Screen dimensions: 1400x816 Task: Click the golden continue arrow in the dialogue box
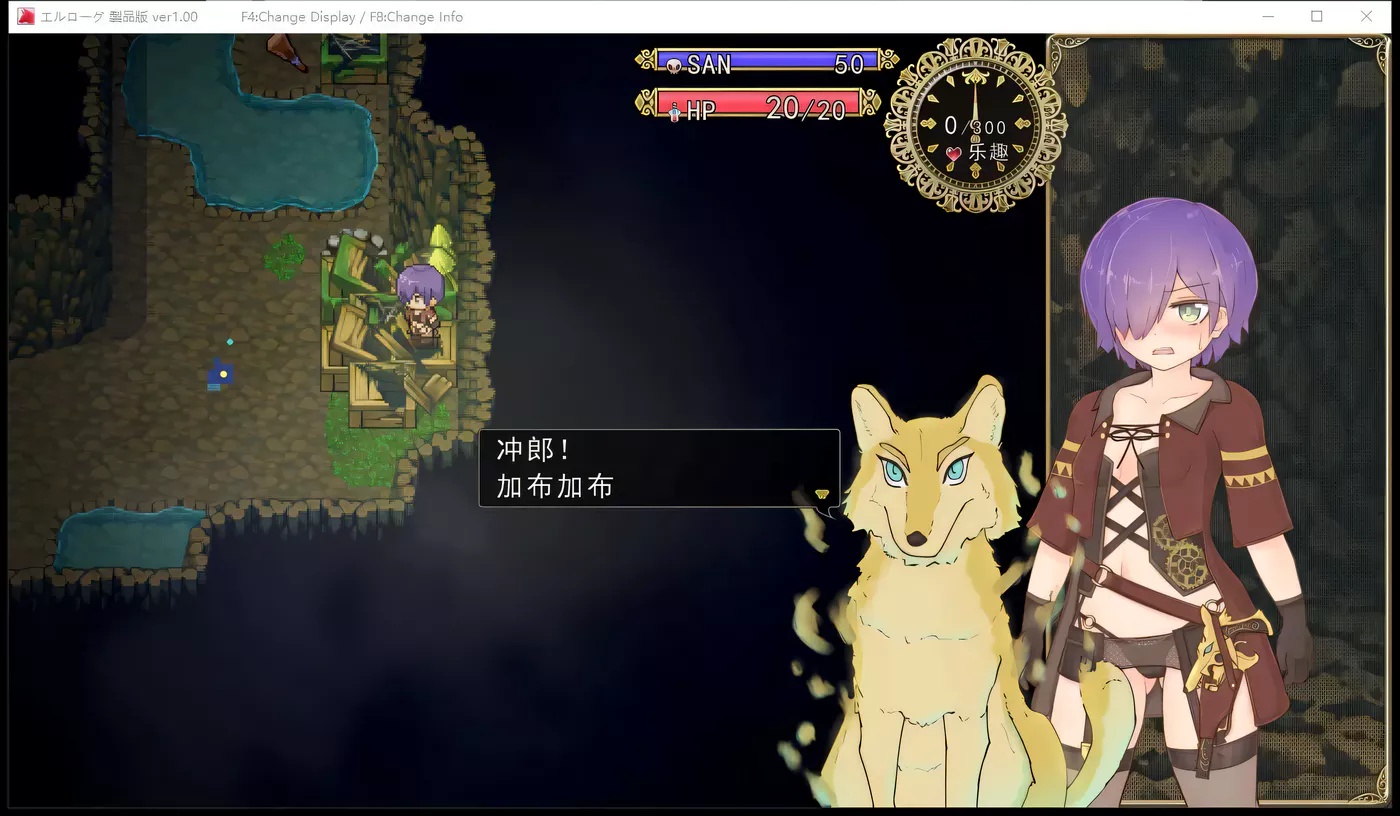pos(822,494)
